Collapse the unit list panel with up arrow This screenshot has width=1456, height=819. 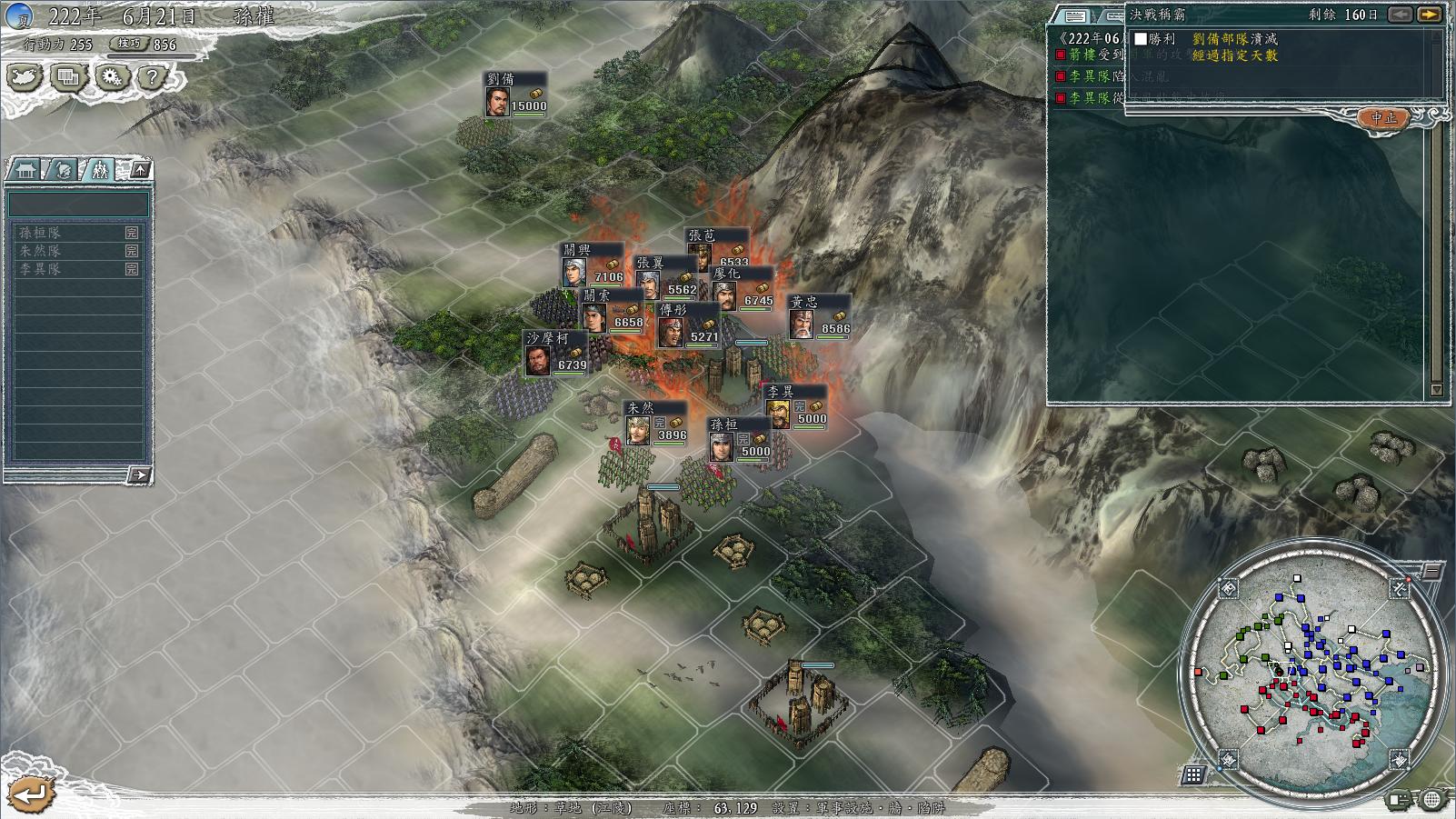coord(140,169)
